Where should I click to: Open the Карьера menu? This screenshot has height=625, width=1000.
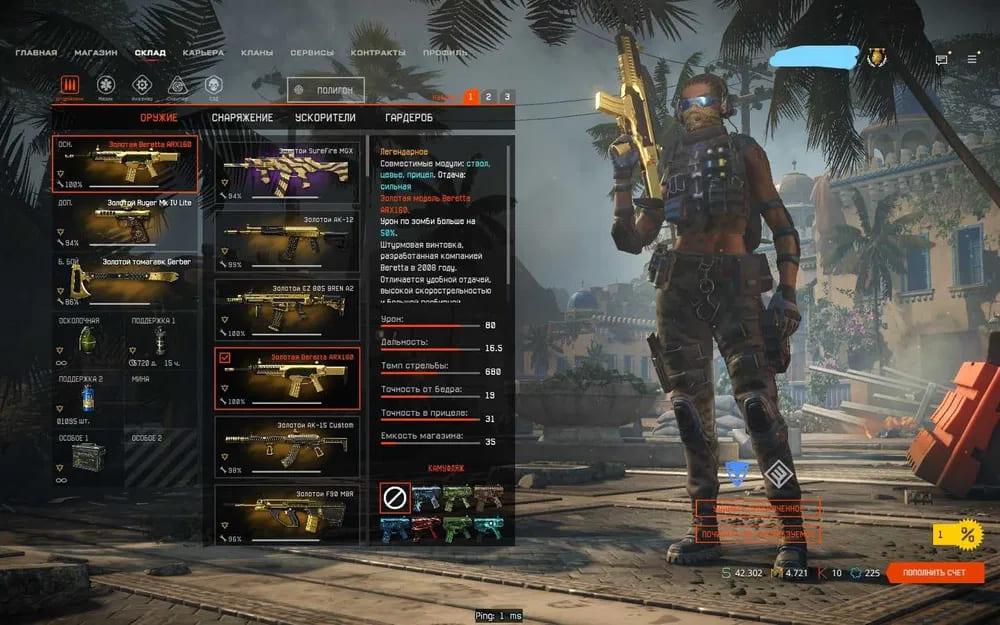[204, 52]
